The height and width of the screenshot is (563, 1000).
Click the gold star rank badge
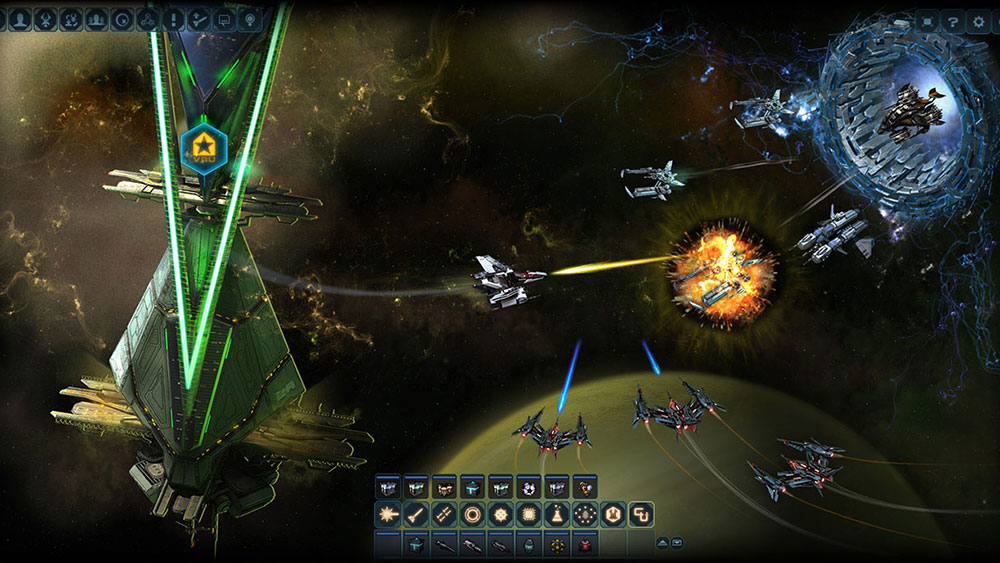pyautogui.click(x=204, y=147)
